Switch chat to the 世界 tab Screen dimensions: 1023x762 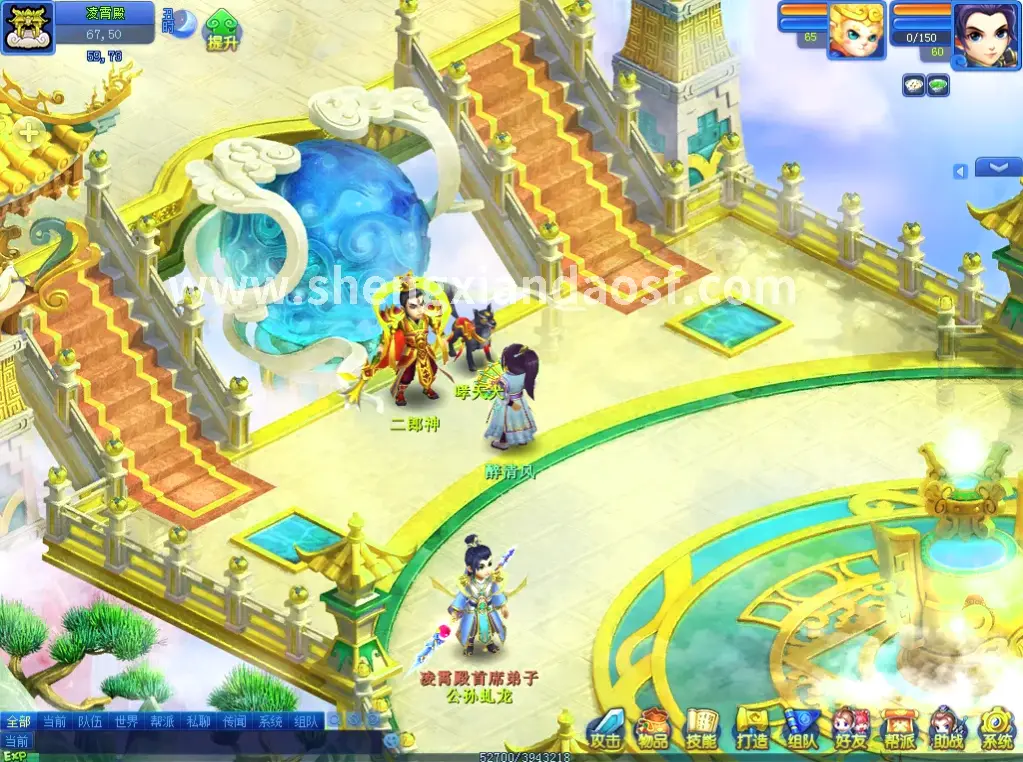click(x=126, y=721)
